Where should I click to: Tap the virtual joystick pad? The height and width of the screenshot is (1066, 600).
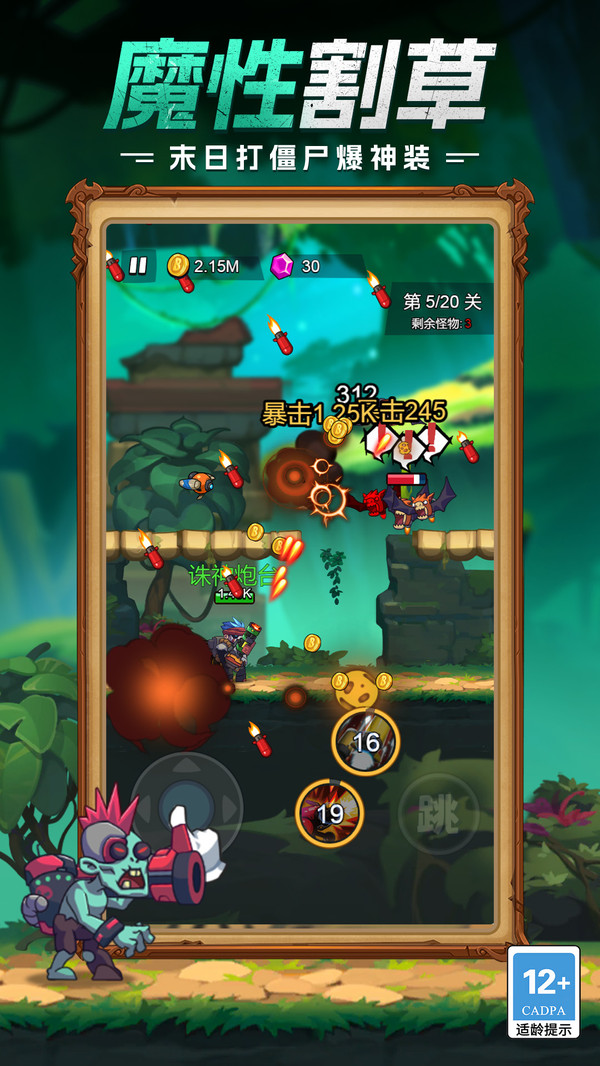pos(187,803)
